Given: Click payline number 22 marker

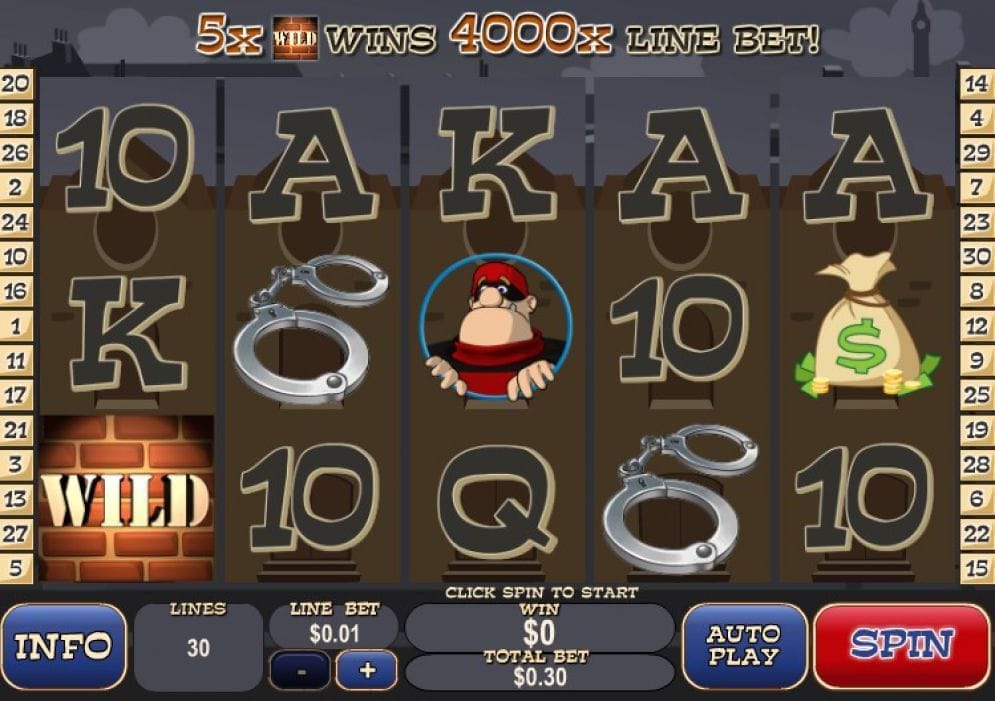Looking at the screenshot, I should click(976, 532).
